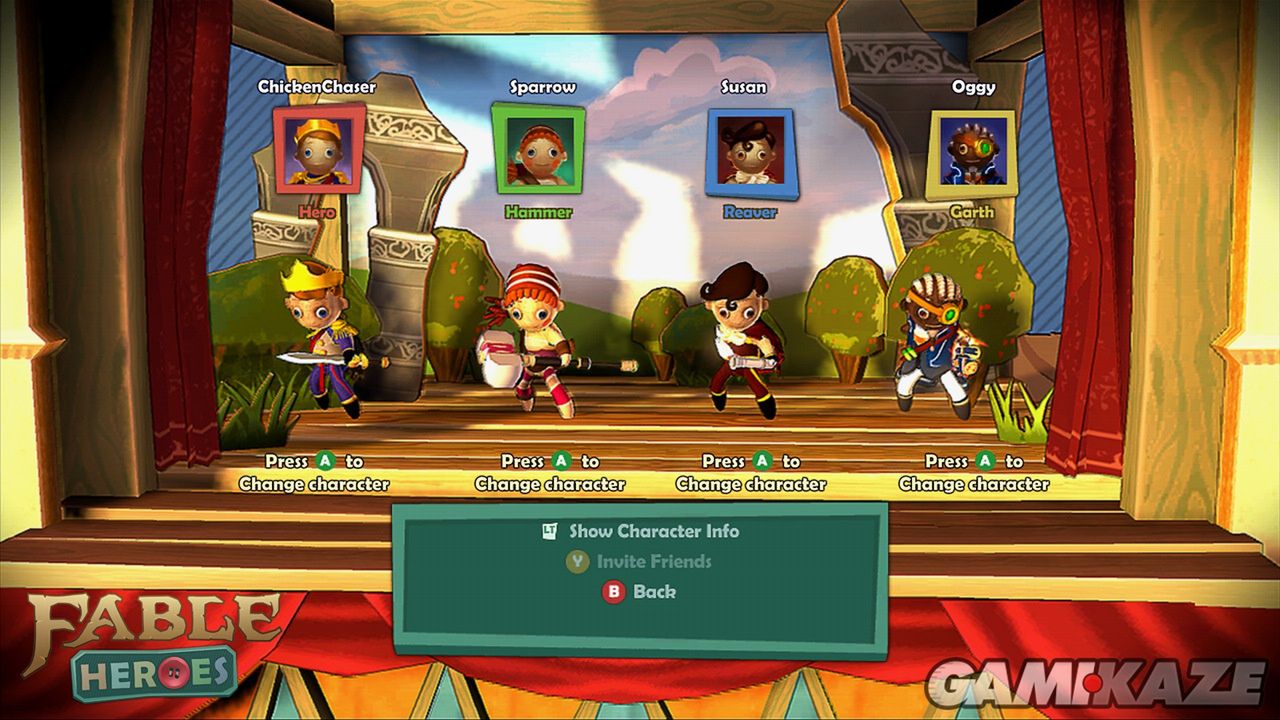Select Oggy's Garth portrait
Viewport: 1280px width, 720px height.
[x=971, y=154]
